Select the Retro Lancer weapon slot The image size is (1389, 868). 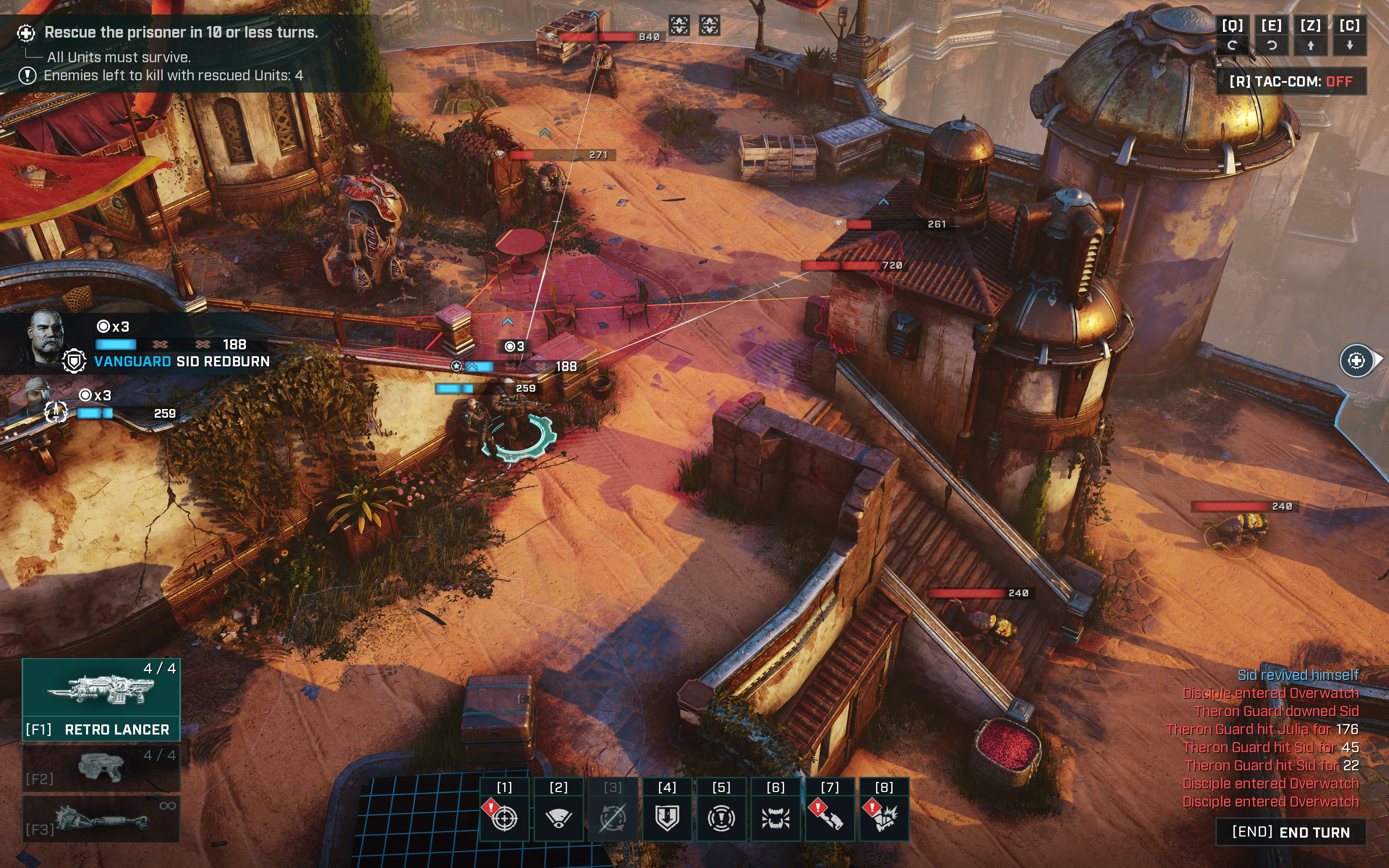pyautogui.click(x=101, y=699)
